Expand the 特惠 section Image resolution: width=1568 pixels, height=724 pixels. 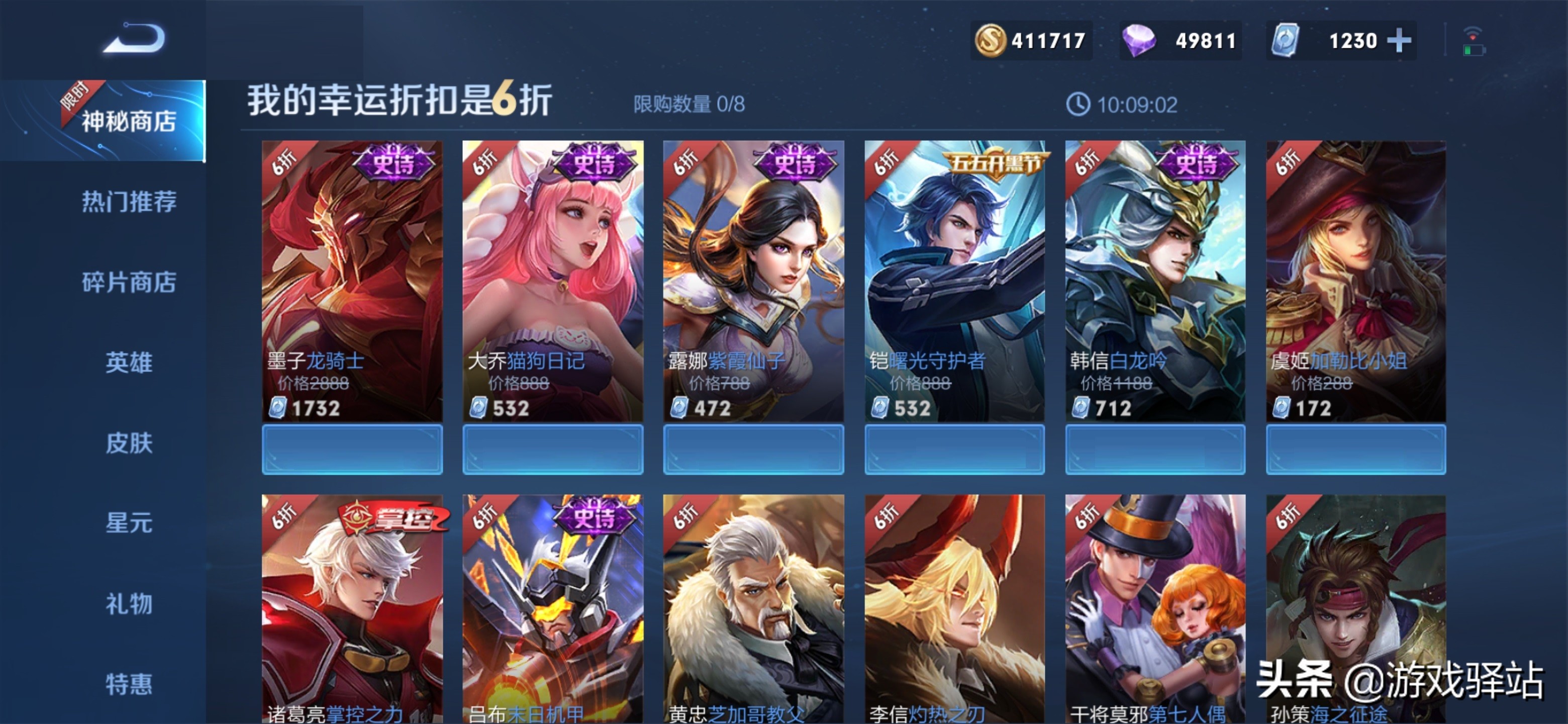point(129,684)
